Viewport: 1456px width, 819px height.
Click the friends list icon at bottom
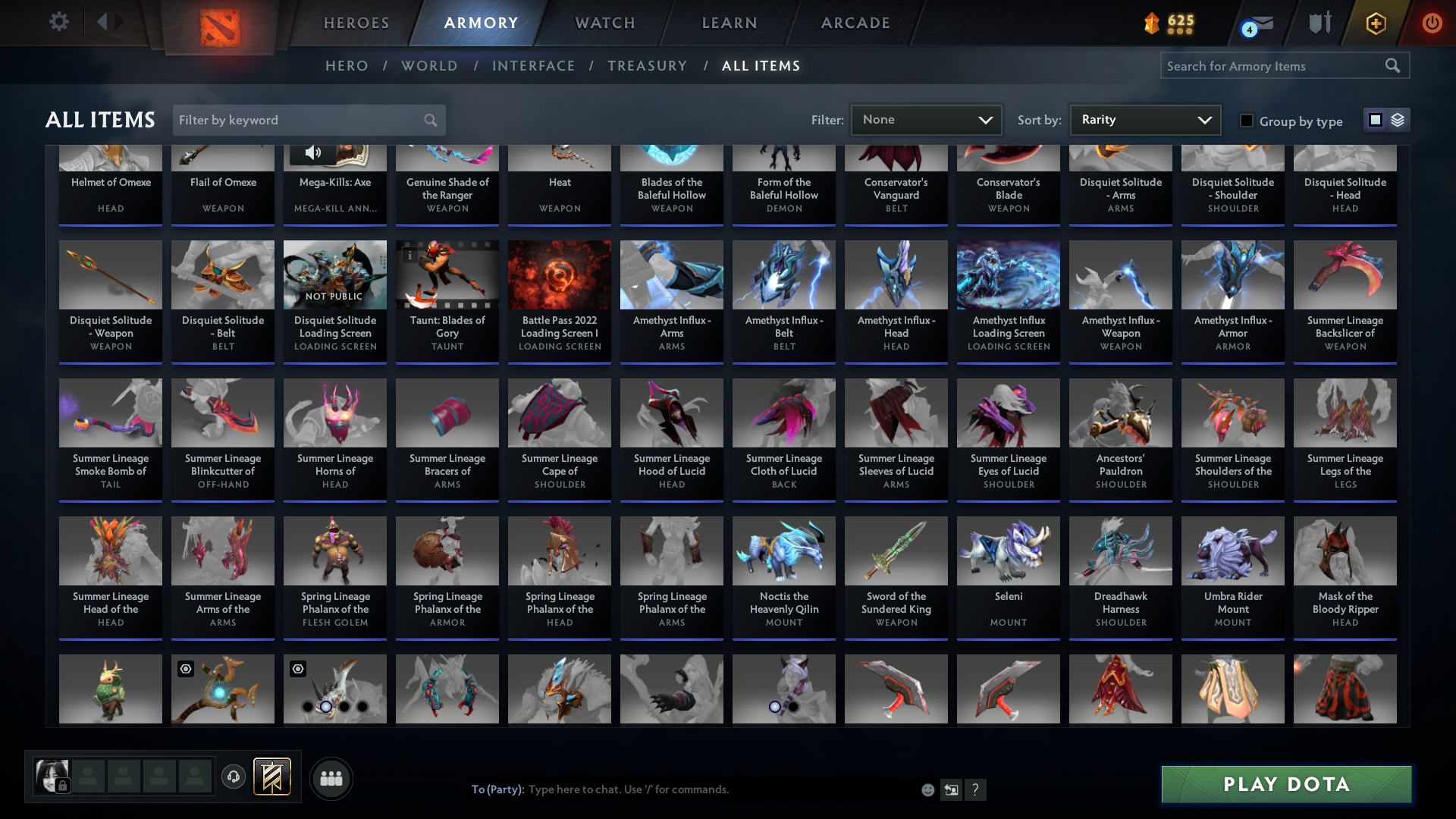tap(331, 778)
